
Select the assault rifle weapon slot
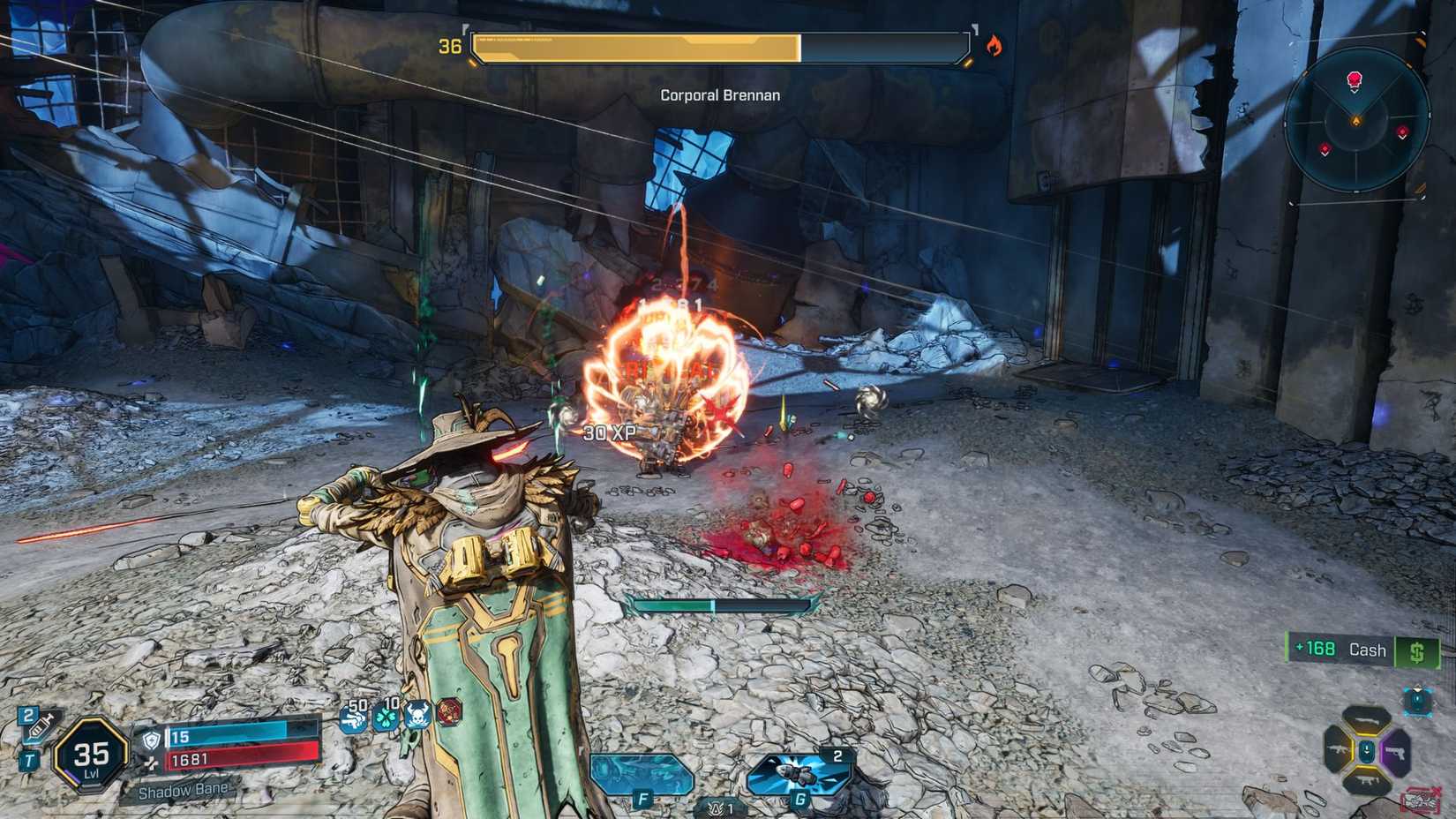pyautogui.click(x=1338, y=749)
